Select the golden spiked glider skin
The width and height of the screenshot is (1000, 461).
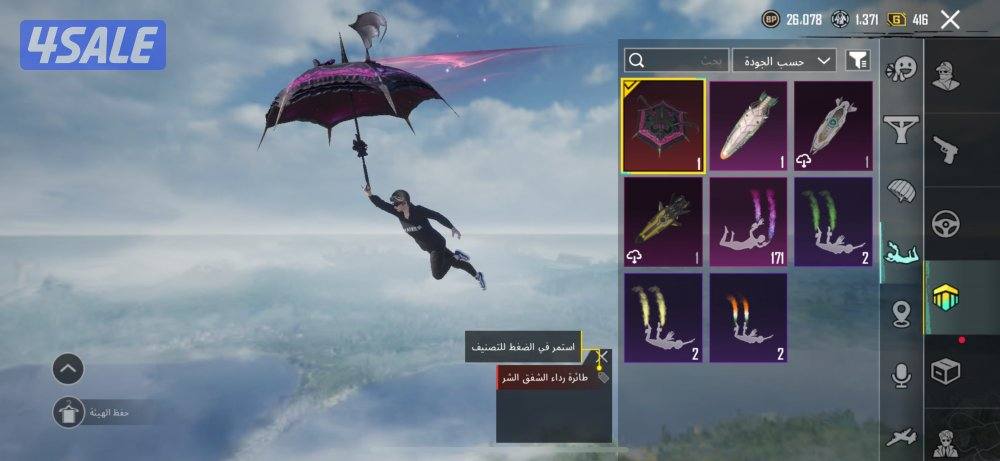click(x=663, y=222)
